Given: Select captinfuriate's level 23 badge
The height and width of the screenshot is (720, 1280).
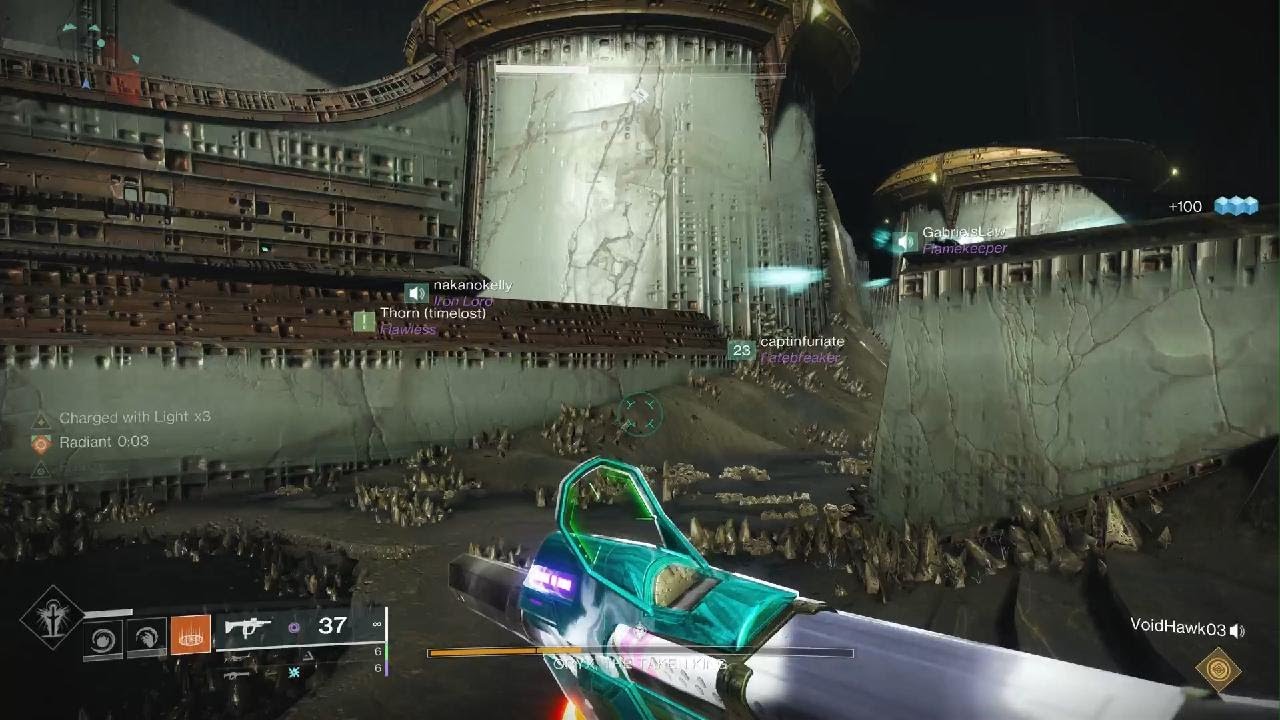Looking at the screenshot, I should (741, 350).
